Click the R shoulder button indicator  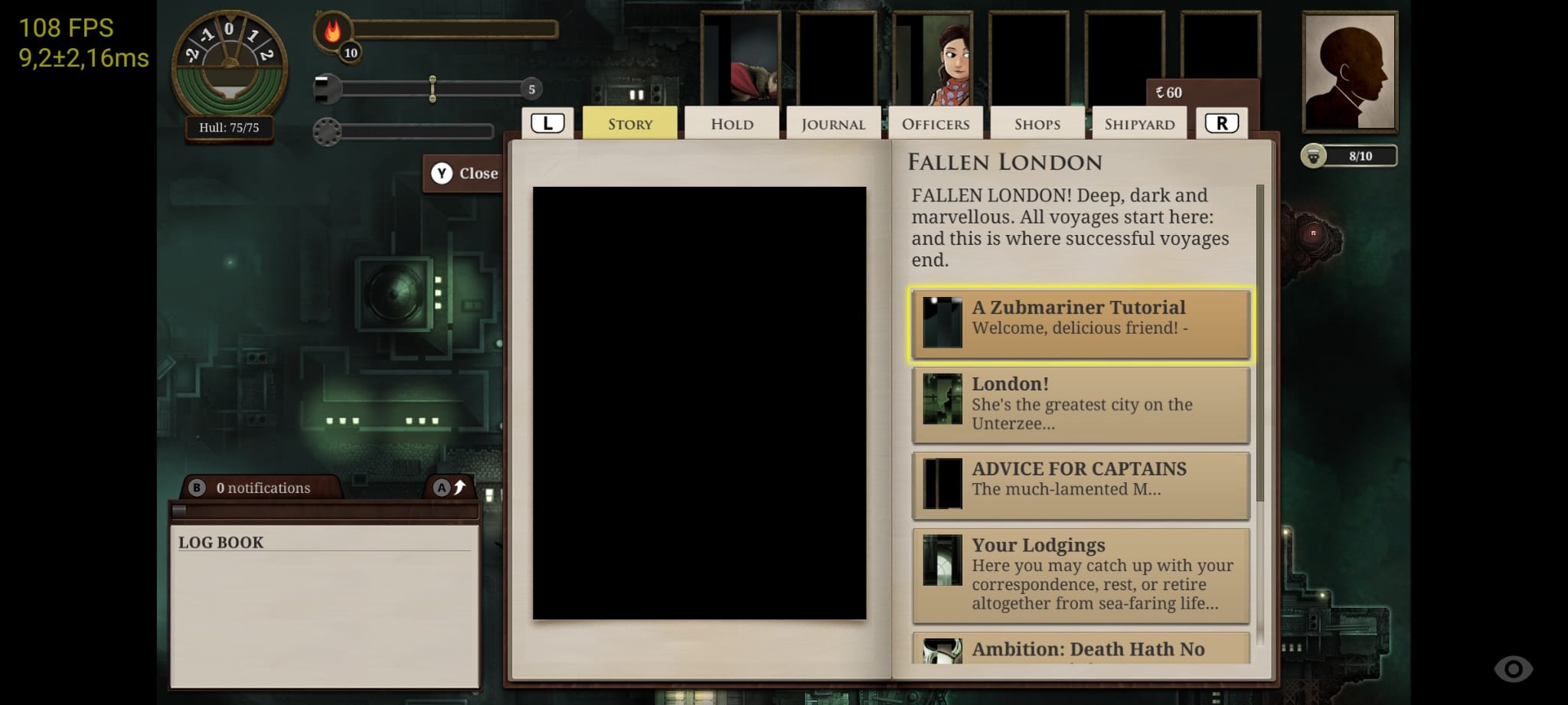click(1222, 121)
